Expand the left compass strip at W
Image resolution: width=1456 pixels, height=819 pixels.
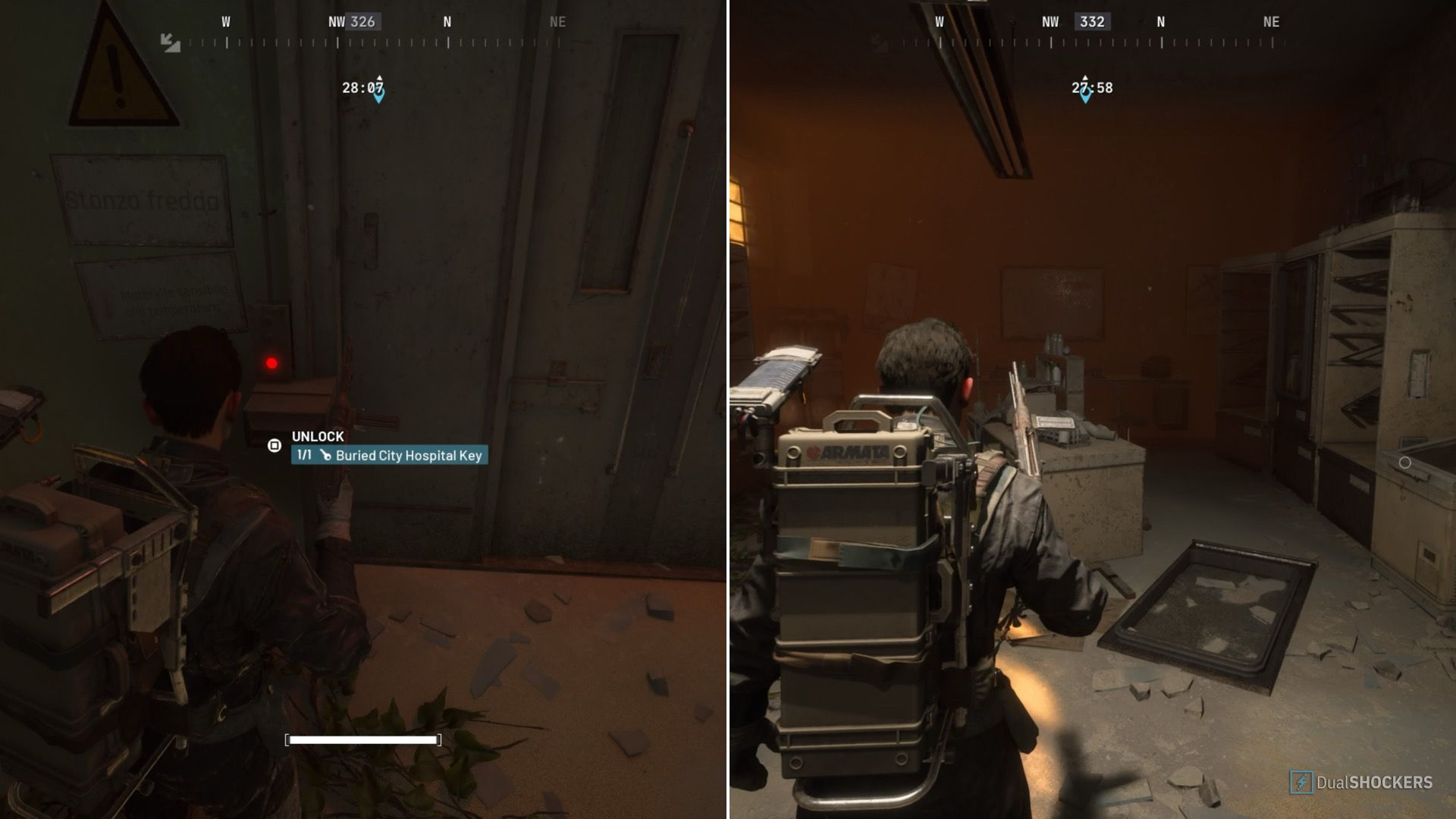point(224,22)
